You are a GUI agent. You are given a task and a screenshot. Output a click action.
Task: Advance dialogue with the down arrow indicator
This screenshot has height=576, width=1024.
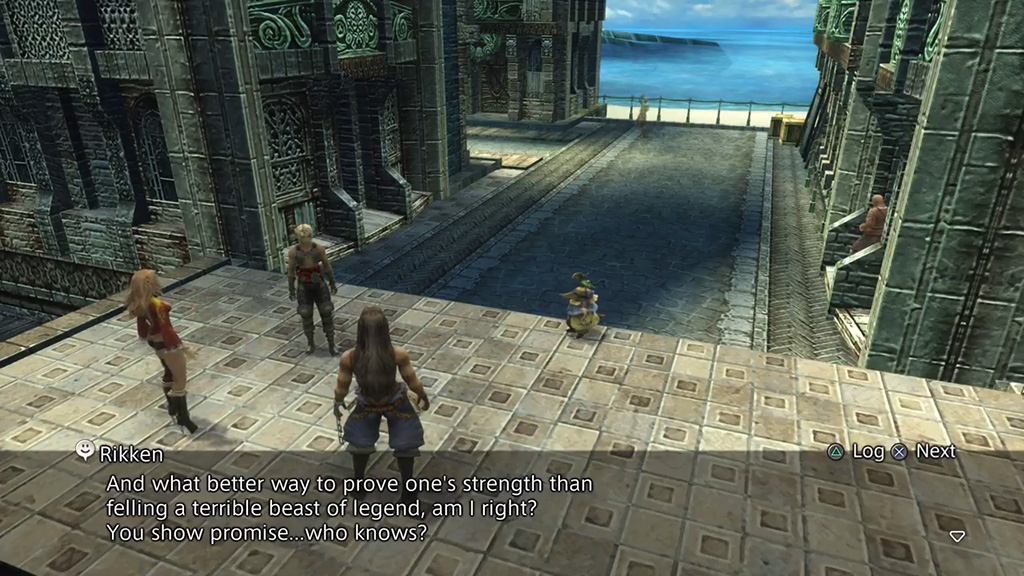(957, 537)
